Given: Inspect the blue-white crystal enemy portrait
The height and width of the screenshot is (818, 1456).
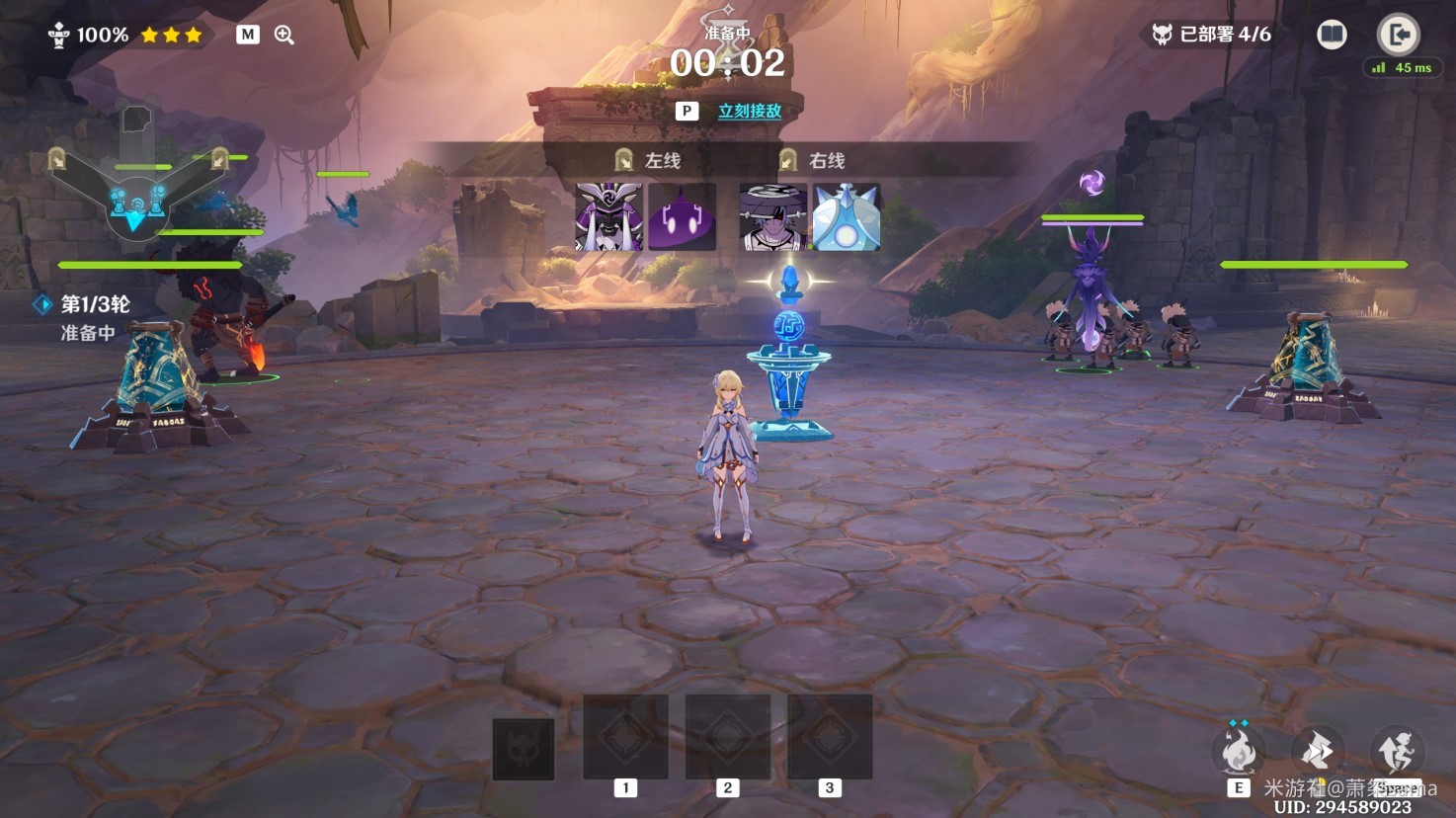Looking at the screenshot, I should 847,216.
